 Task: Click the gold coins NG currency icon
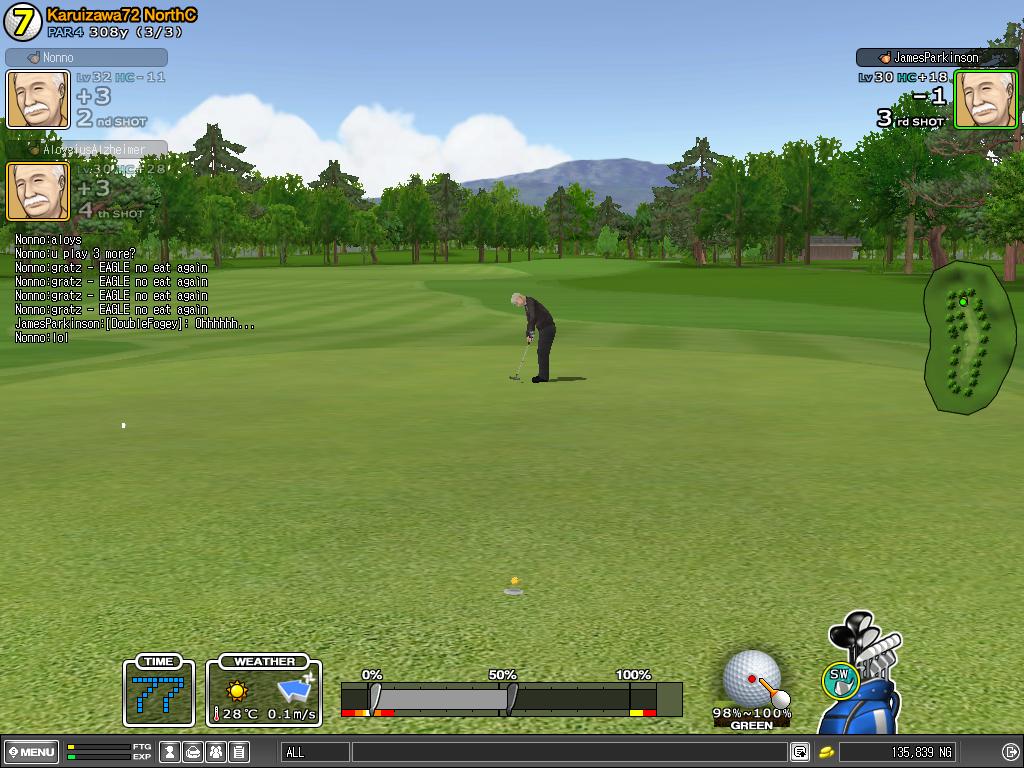(827, 752)
